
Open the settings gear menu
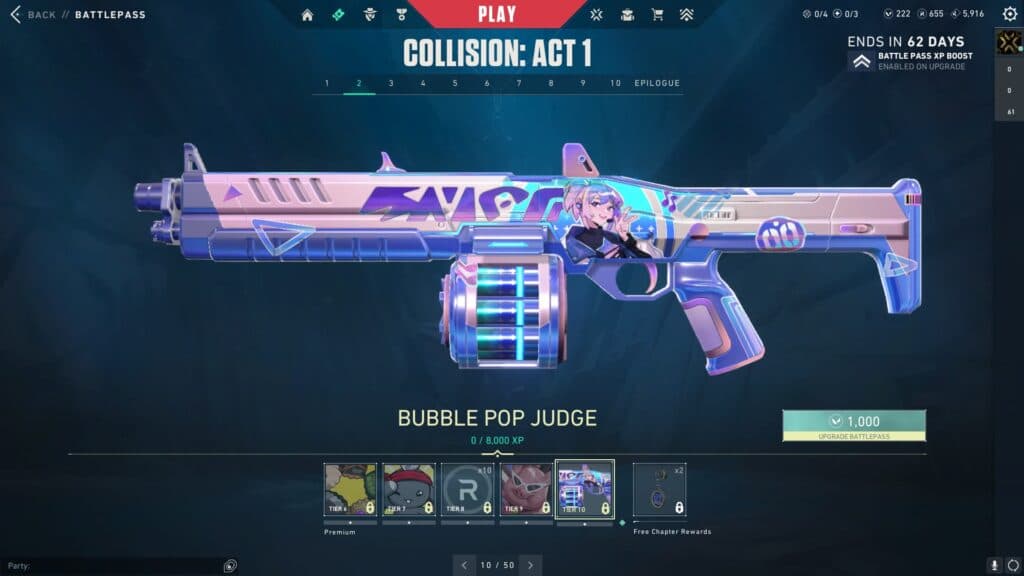click(1009, 14)
